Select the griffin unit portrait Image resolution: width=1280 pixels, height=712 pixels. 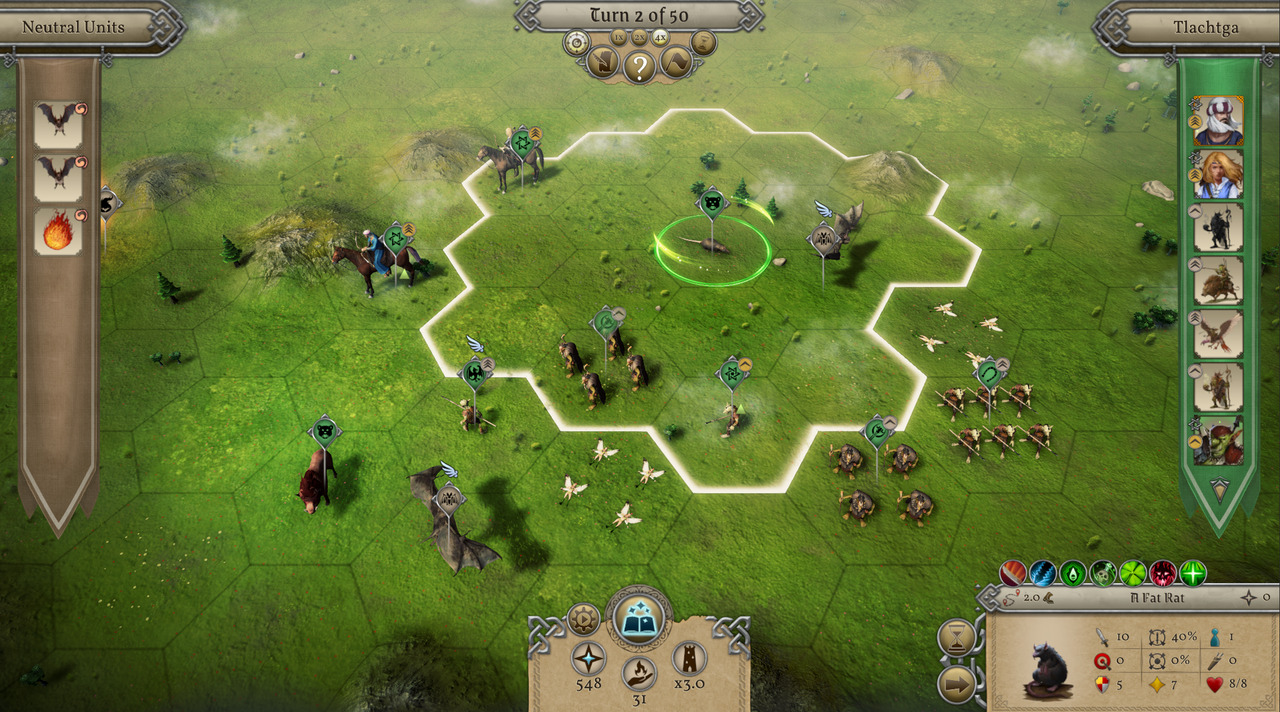coord(1218,334)
